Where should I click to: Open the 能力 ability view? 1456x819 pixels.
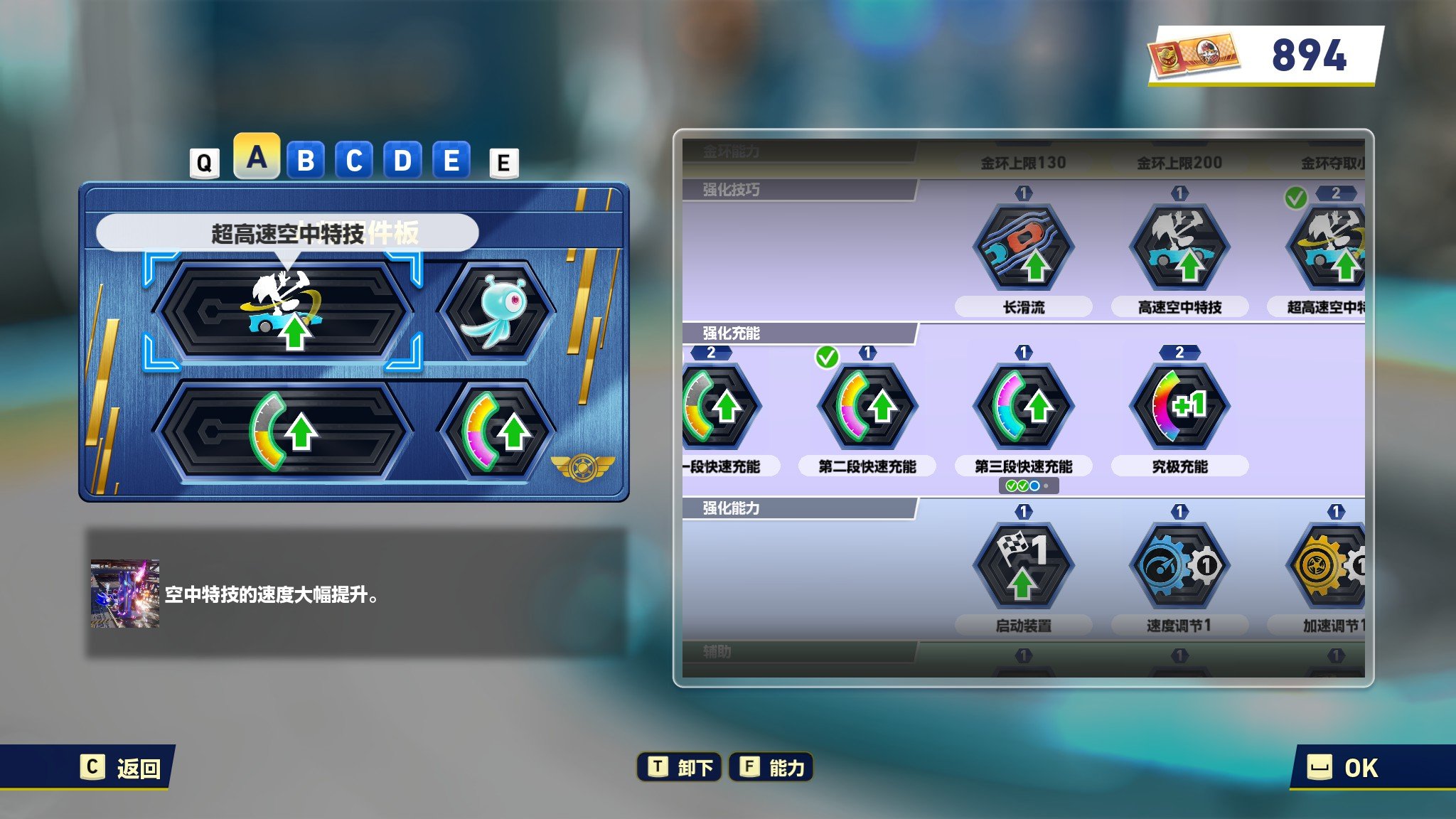(x=771, y=768)
